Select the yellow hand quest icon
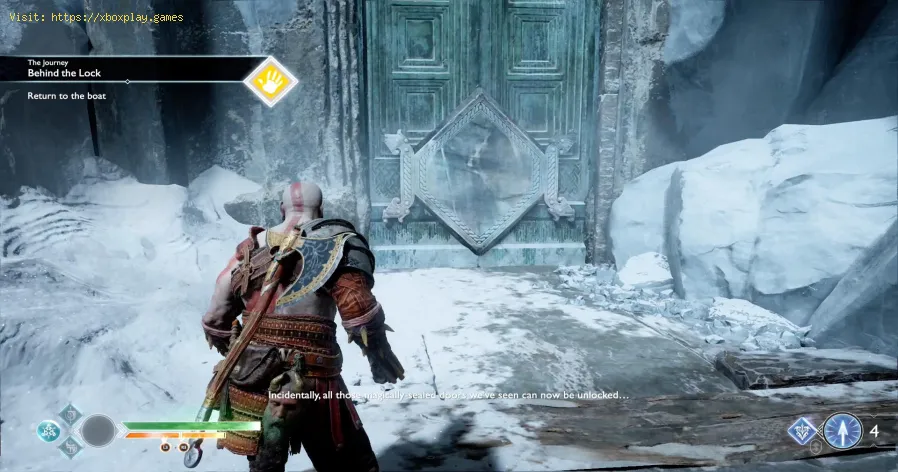This screenshot has height=472, width=898. [x=270, y=81]
